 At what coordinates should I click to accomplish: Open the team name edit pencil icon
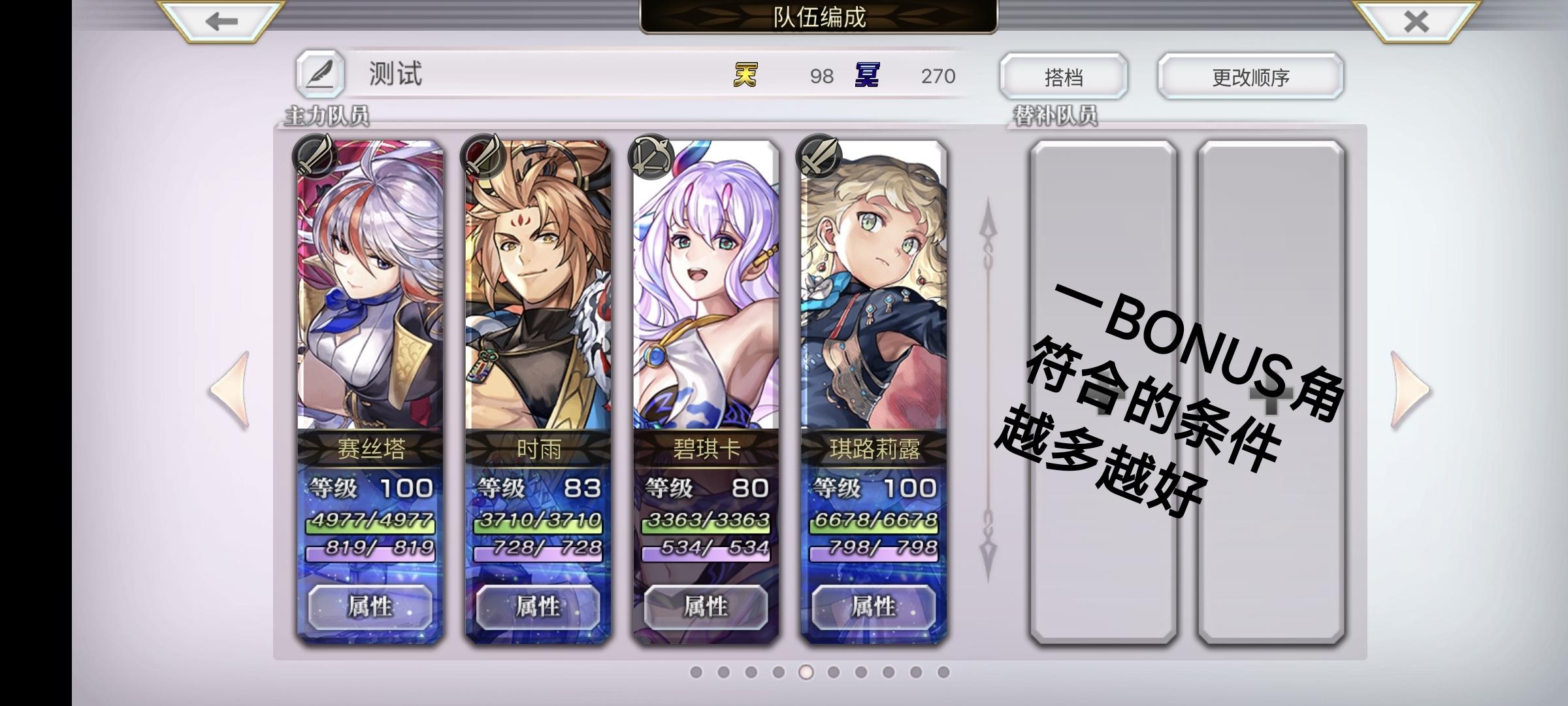[x=319, y=73]
